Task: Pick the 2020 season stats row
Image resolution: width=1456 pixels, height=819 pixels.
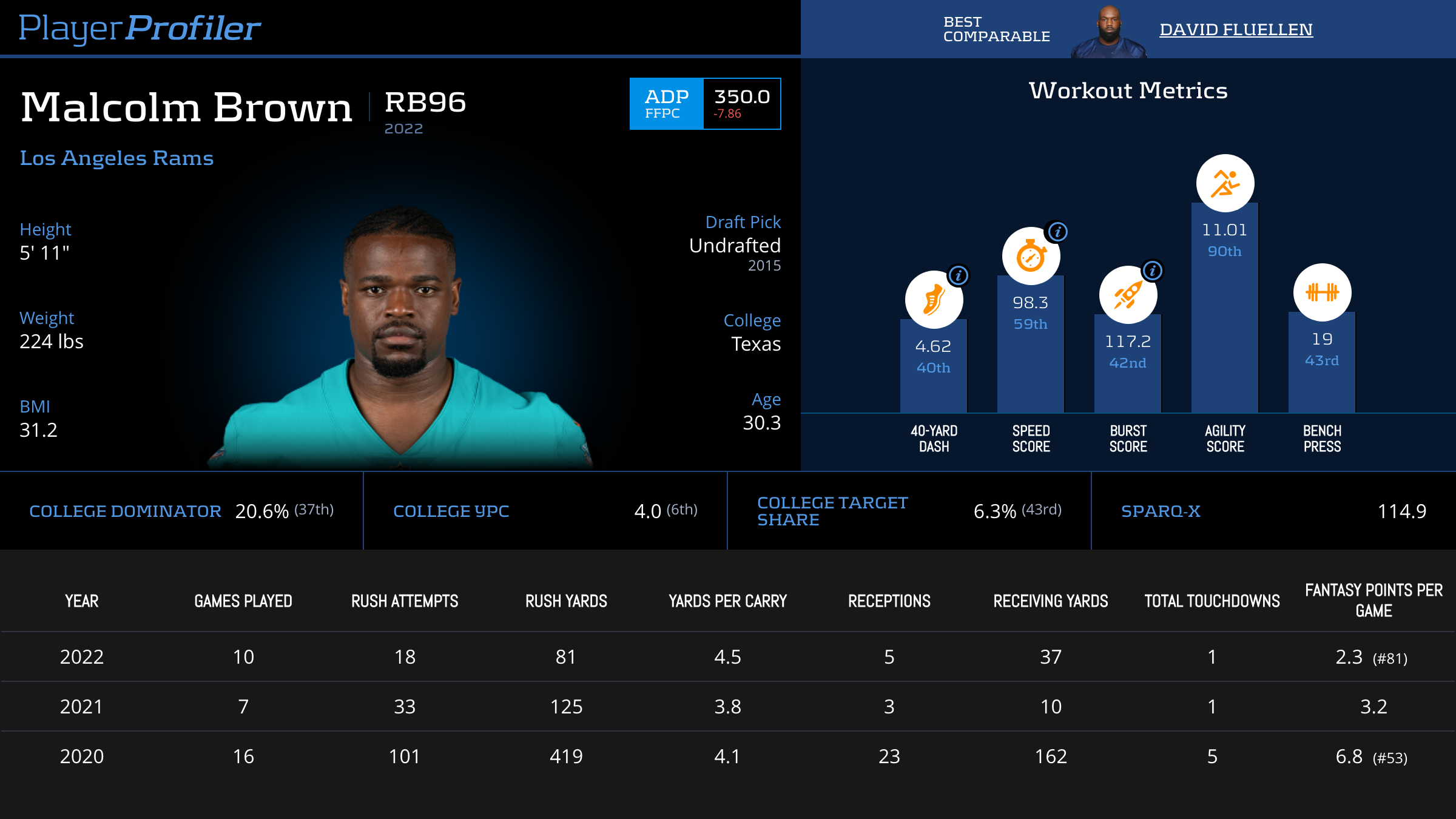Action: [728, 757]
